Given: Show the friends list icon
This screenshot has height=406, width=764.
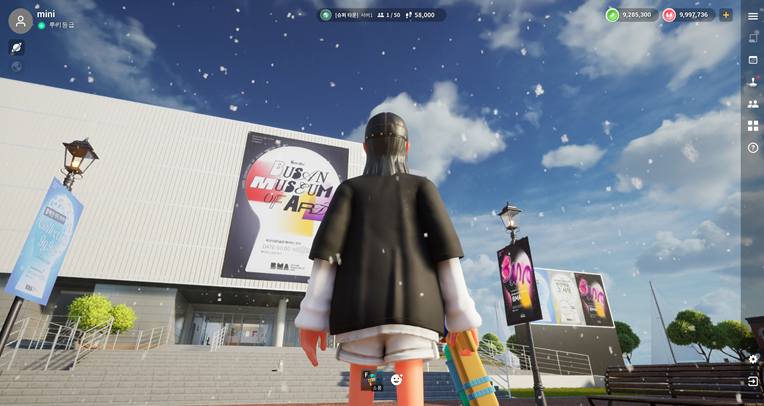Looking at the screenshot, I should pyautogui.click(x=753, y=104).
